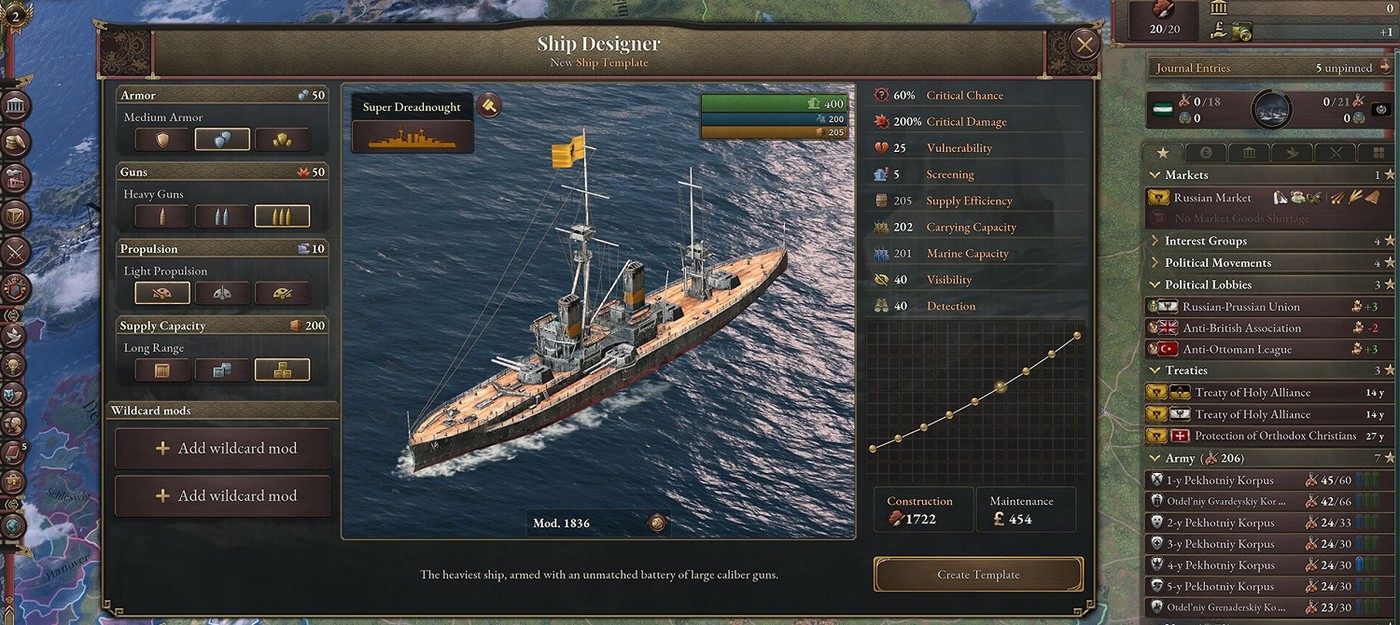Expand the Interest Groups section
Viewport: 1400px width, 625px height.
pos(1205,241)
